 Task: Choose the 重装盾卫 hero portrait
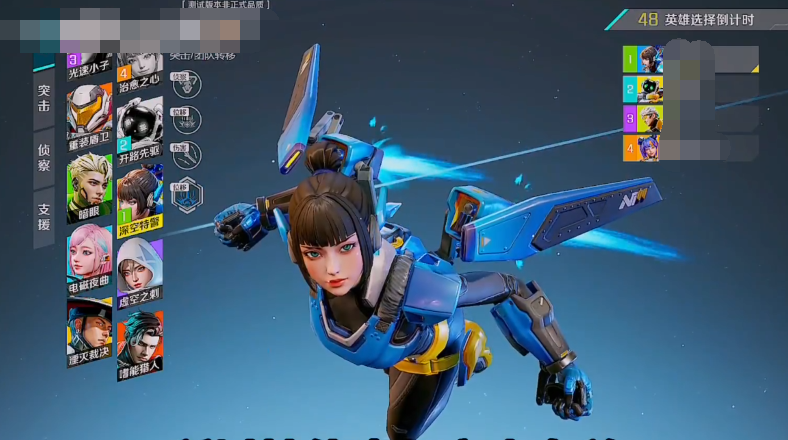pos(90,115)
